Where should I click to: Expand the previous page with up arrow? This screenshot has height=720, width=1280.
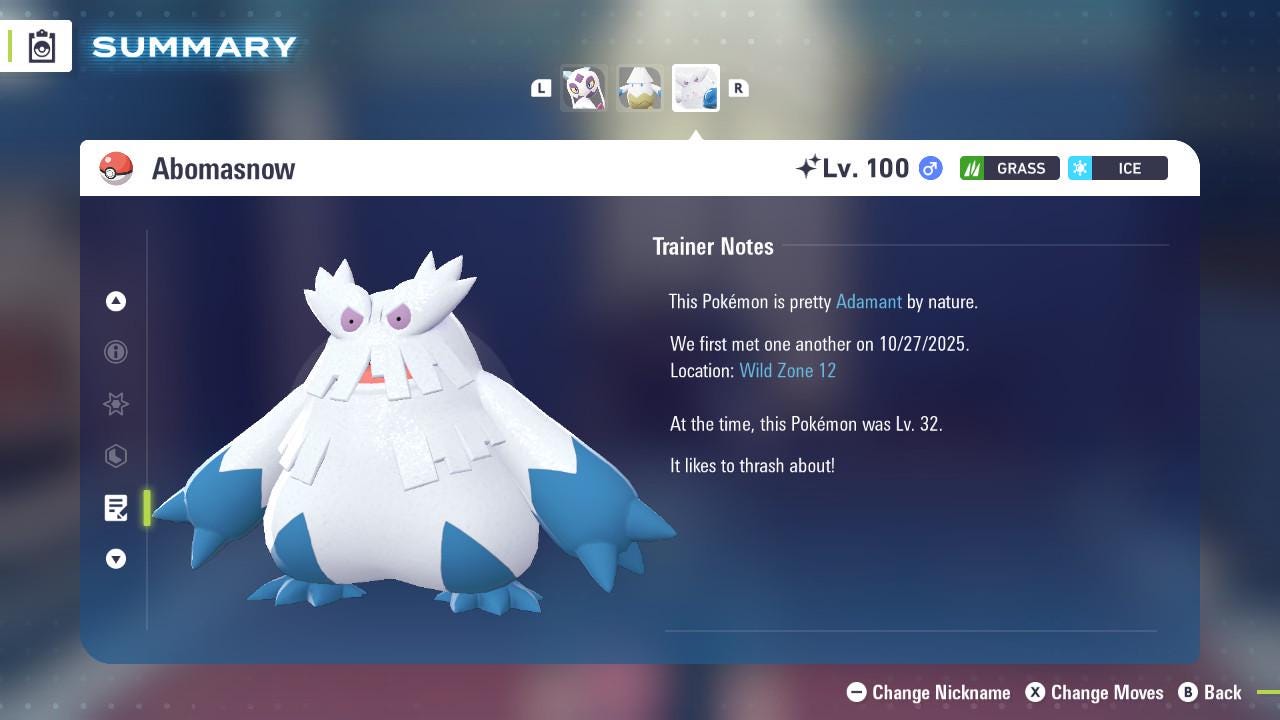click(x=115, y=301)
